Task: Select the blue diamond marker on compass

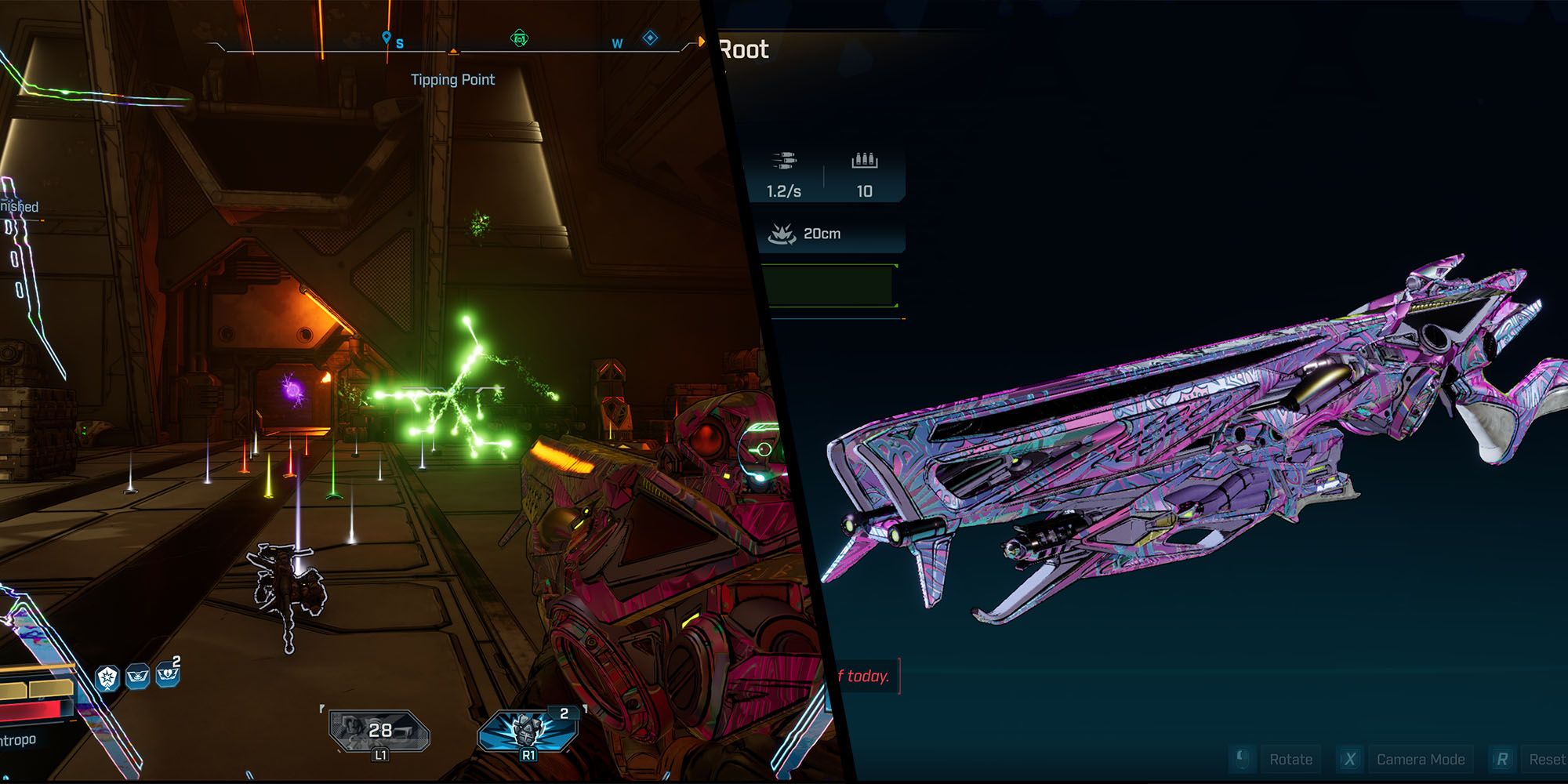Action: (x=650, y=38)
